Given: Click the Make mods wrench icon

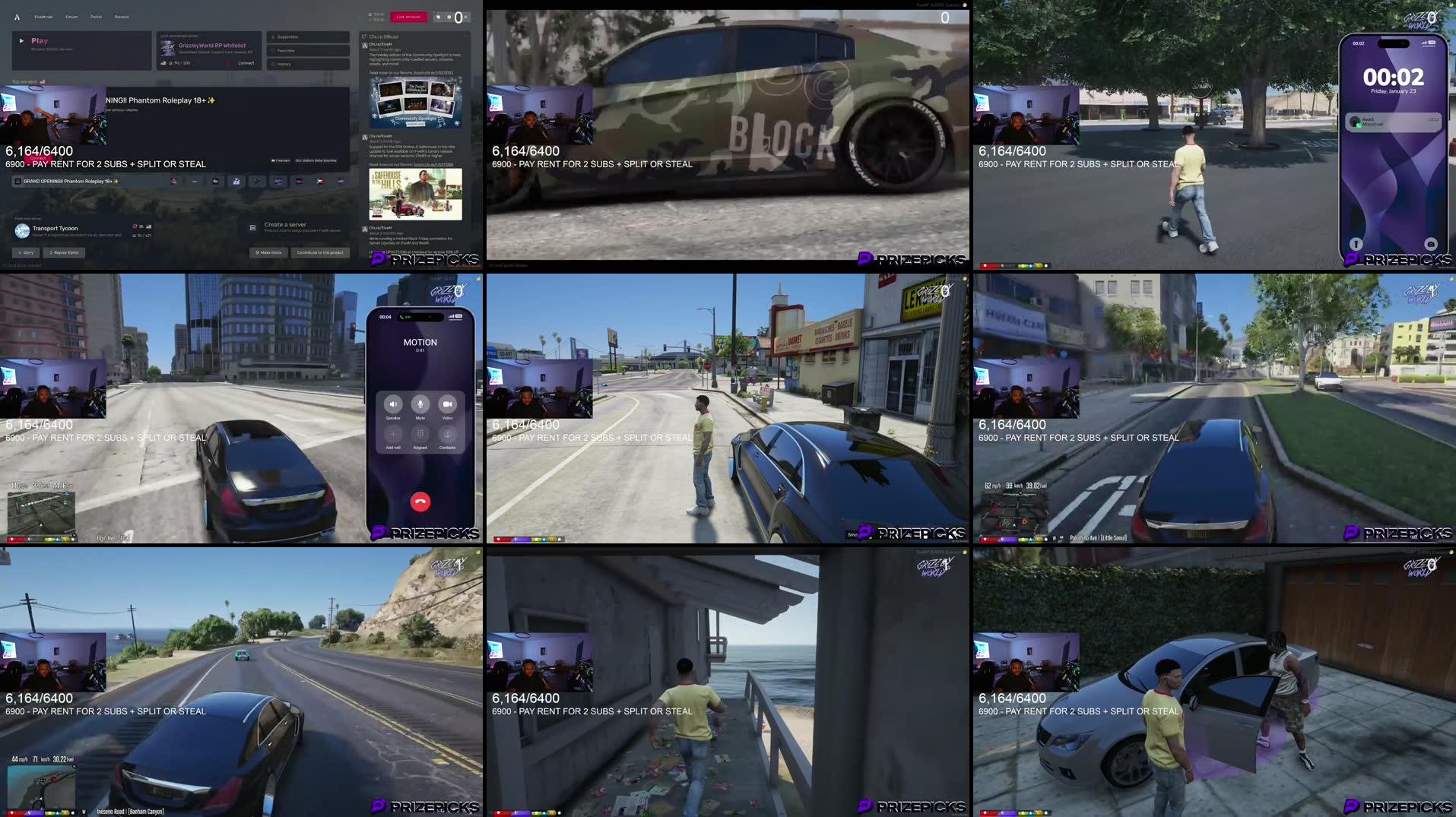Looking at the screenshot, I should click(257, 252).
